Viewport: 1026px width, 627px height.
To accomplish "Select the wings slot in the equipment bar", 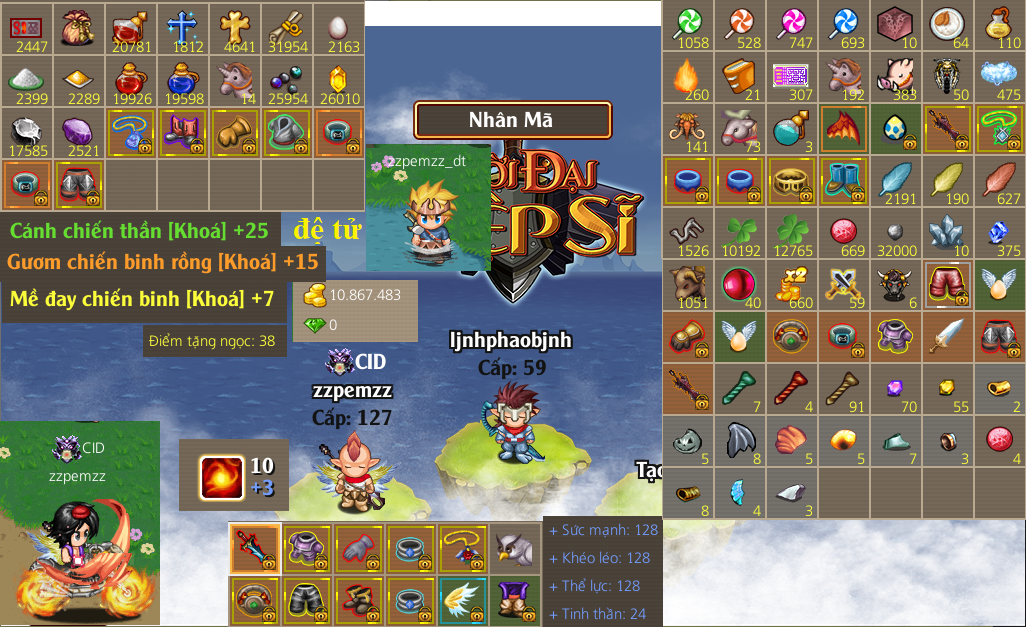I will point(463,600).
